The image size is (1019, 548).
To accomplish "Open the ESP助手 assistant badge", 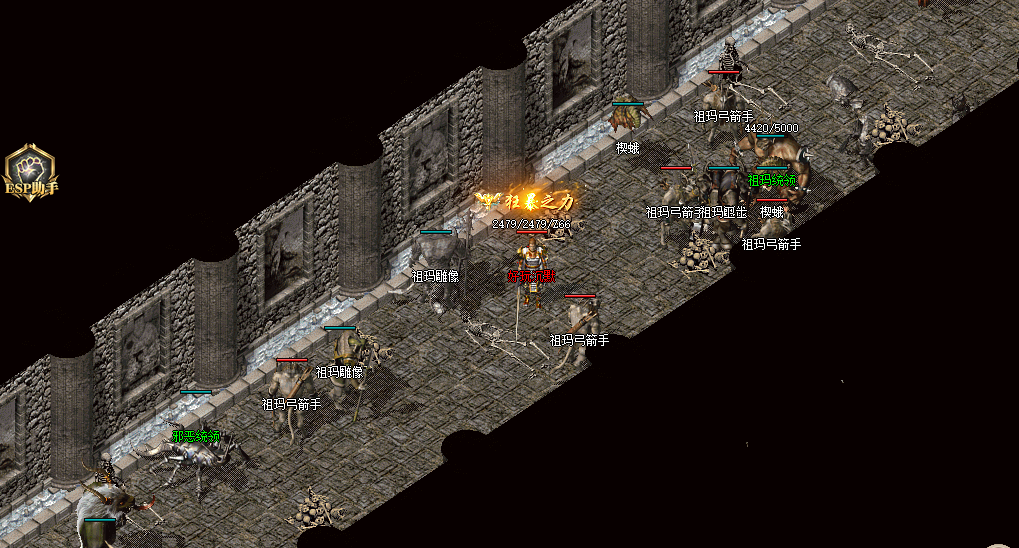I will coord(30,172).
